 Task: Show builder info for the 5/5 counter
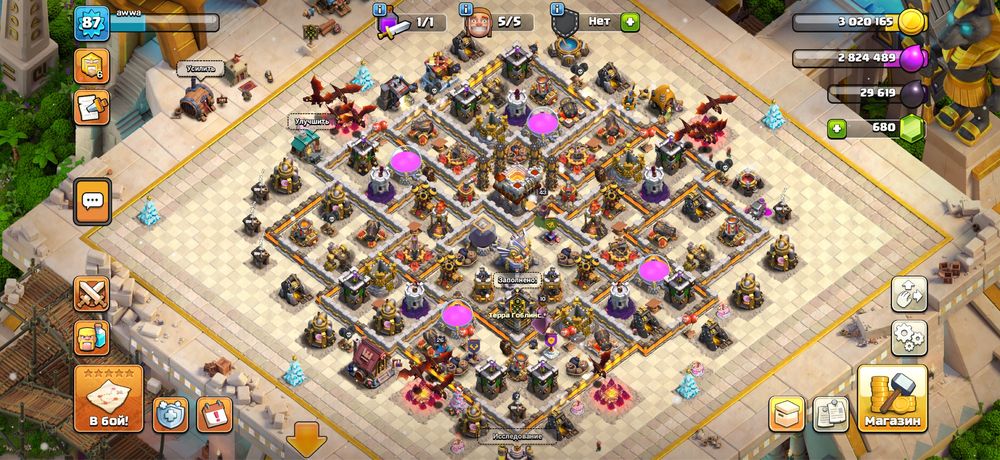click(x=467, y=10)
